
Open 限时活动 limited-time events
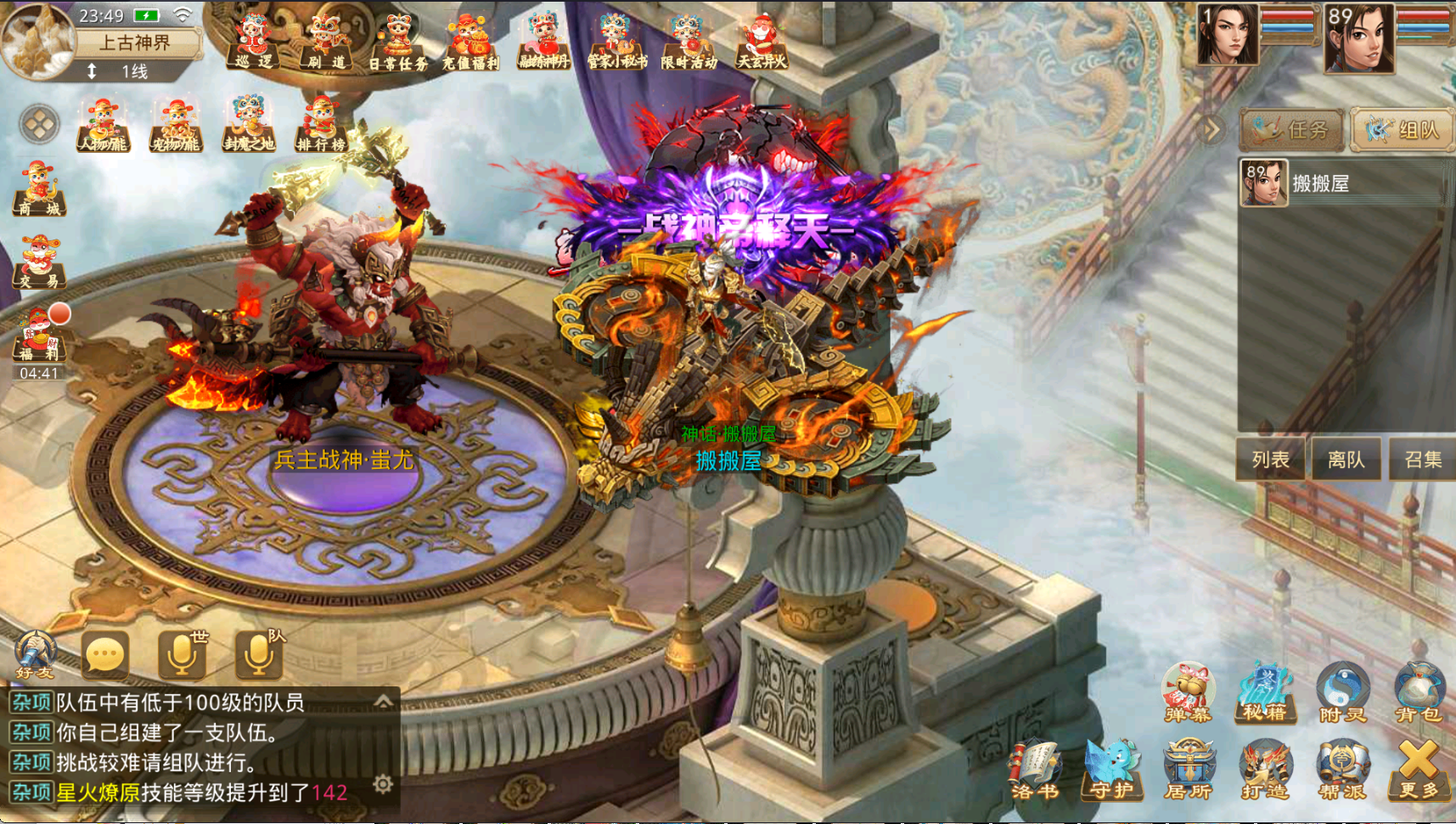(689, 42)
